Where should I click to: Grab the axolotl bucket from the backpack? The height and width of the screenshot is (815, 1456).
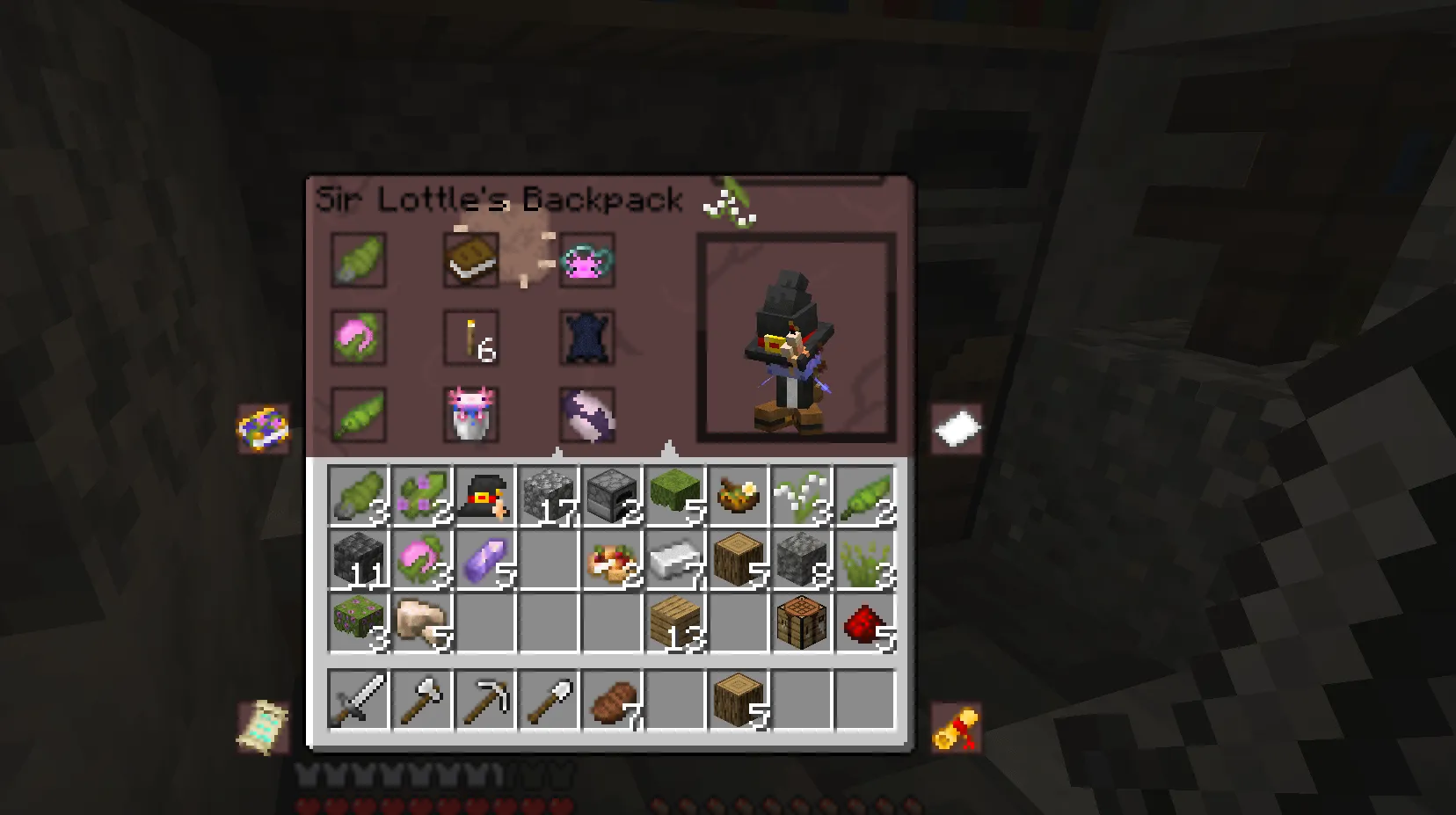[471, 415]
